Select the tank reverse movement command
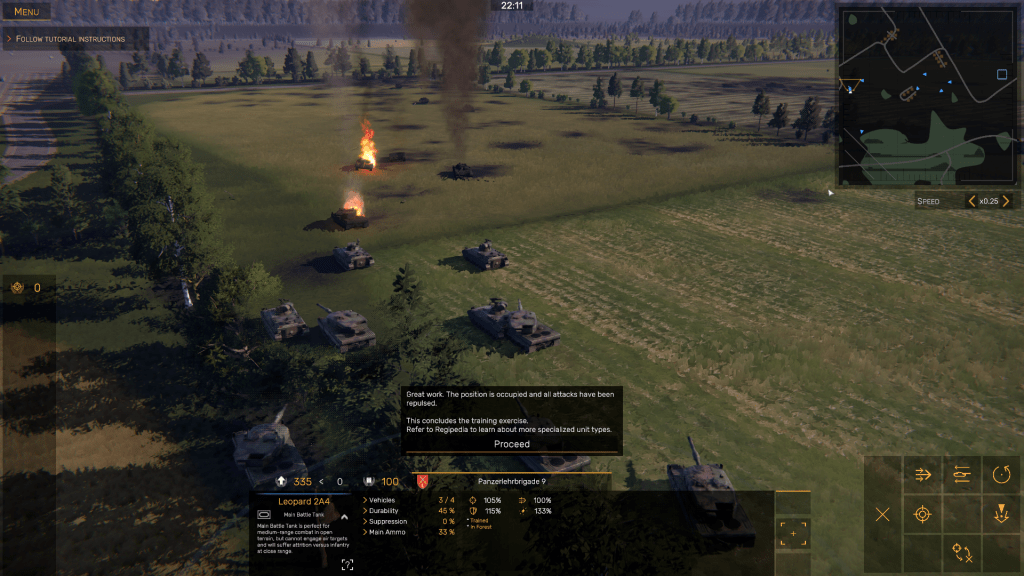The width and height of the screenshot is (1024, 576). click(962, 475)
